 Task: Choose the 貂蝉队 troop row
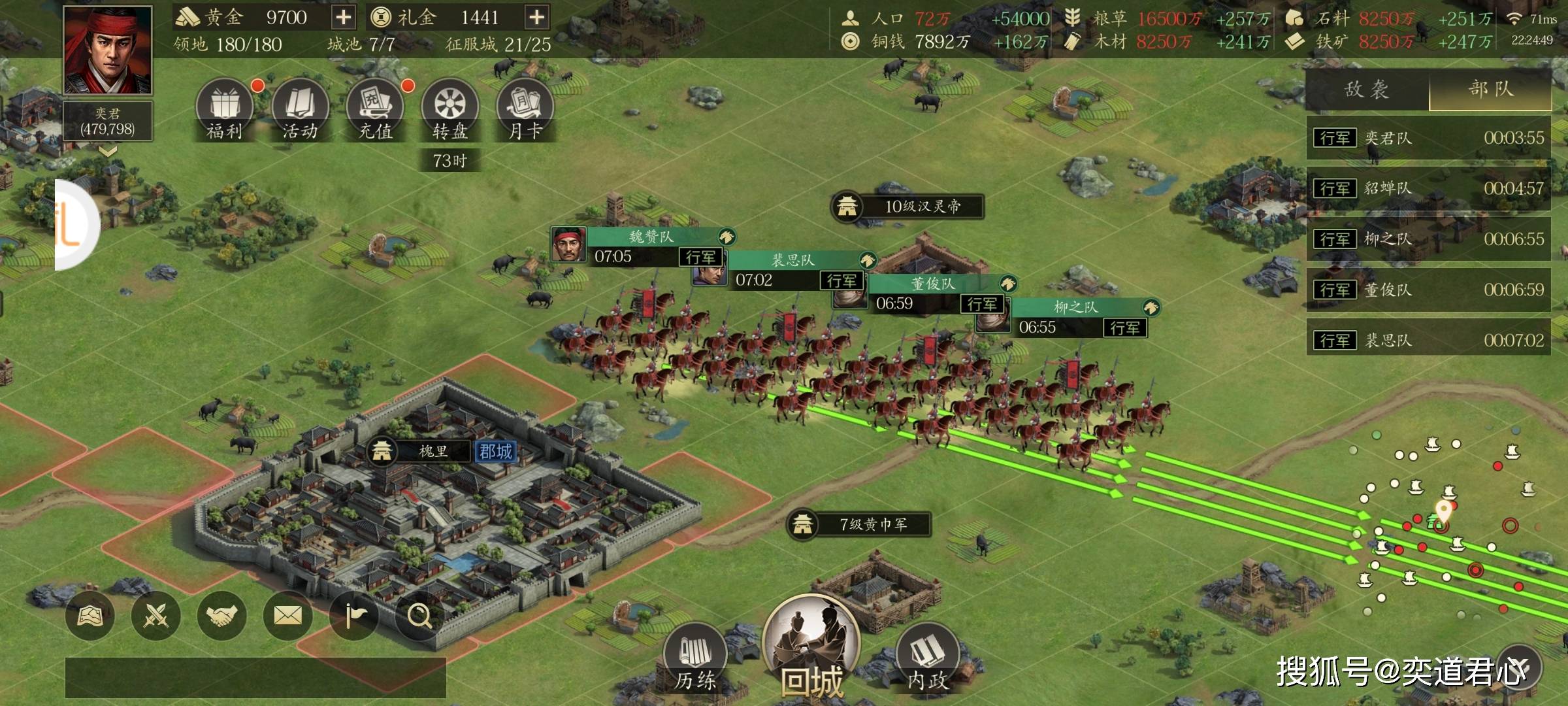[1428, 188]
